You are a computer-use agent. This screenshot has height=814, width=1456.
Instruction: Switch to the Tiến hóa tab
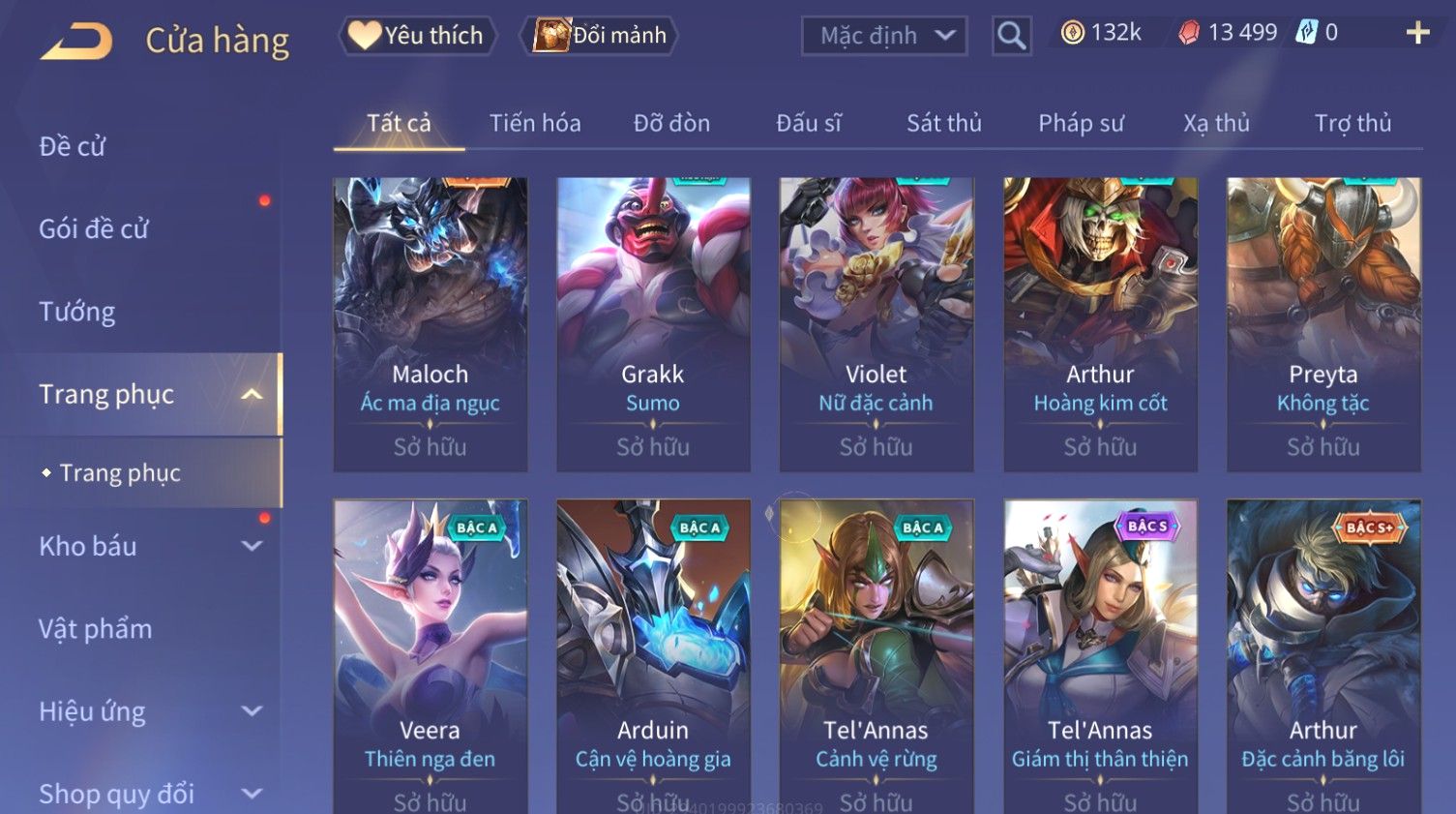pyautogui.click(x=535, y=123)
